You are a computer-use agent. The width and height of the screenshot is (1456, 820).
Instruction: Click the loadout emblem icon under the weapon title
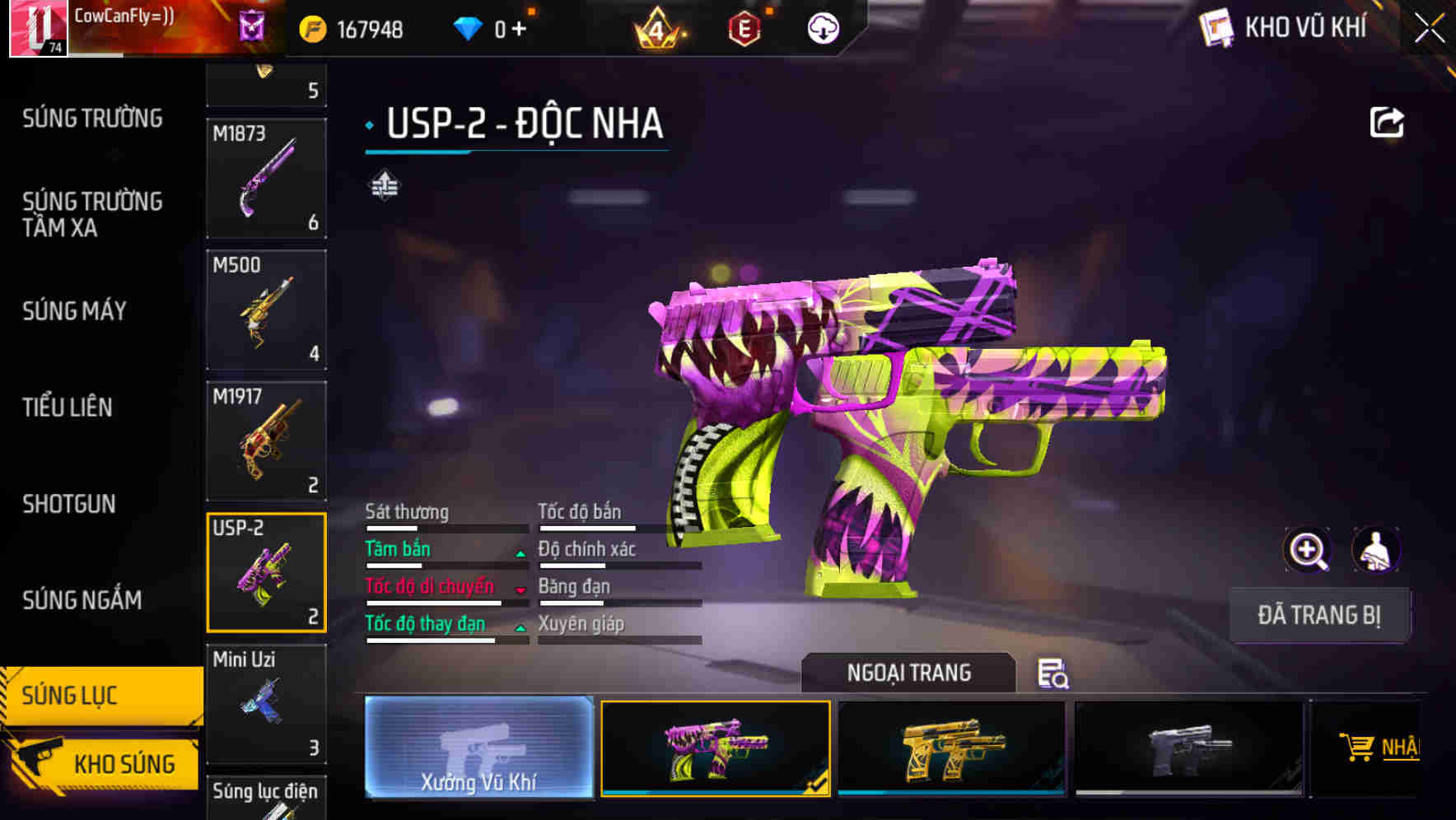point(384,186)
